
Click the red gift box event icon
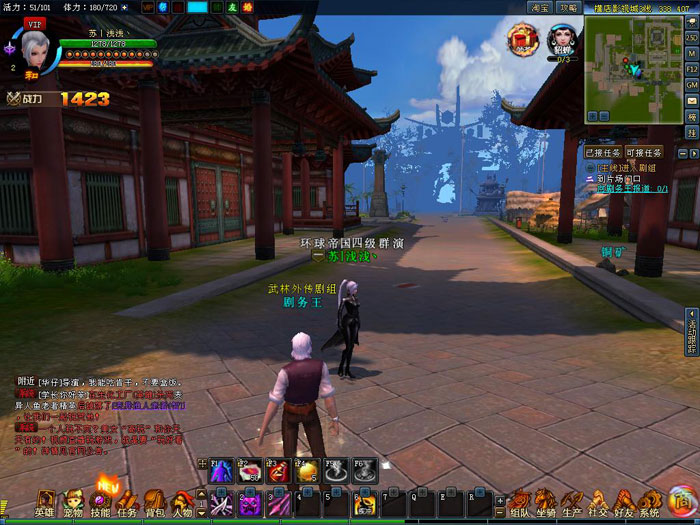(522, 40)
